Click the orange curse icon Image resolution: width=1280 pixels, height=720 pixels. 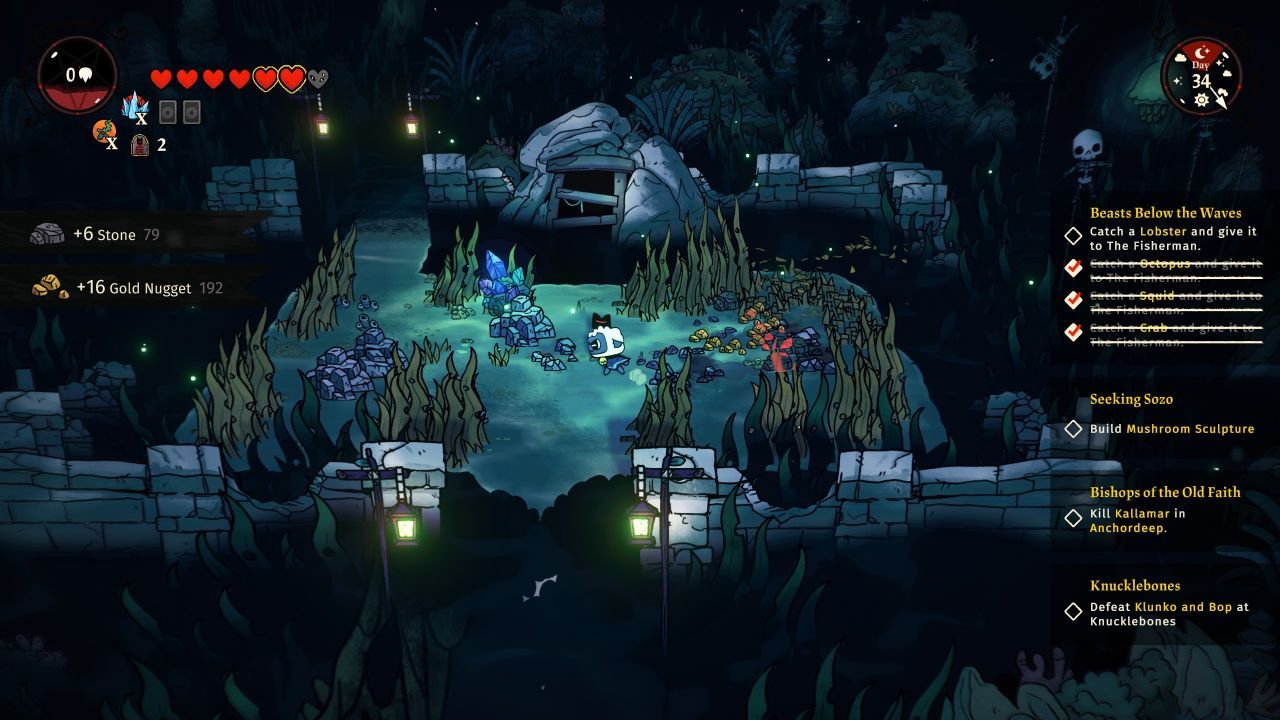tap(104, 133)
